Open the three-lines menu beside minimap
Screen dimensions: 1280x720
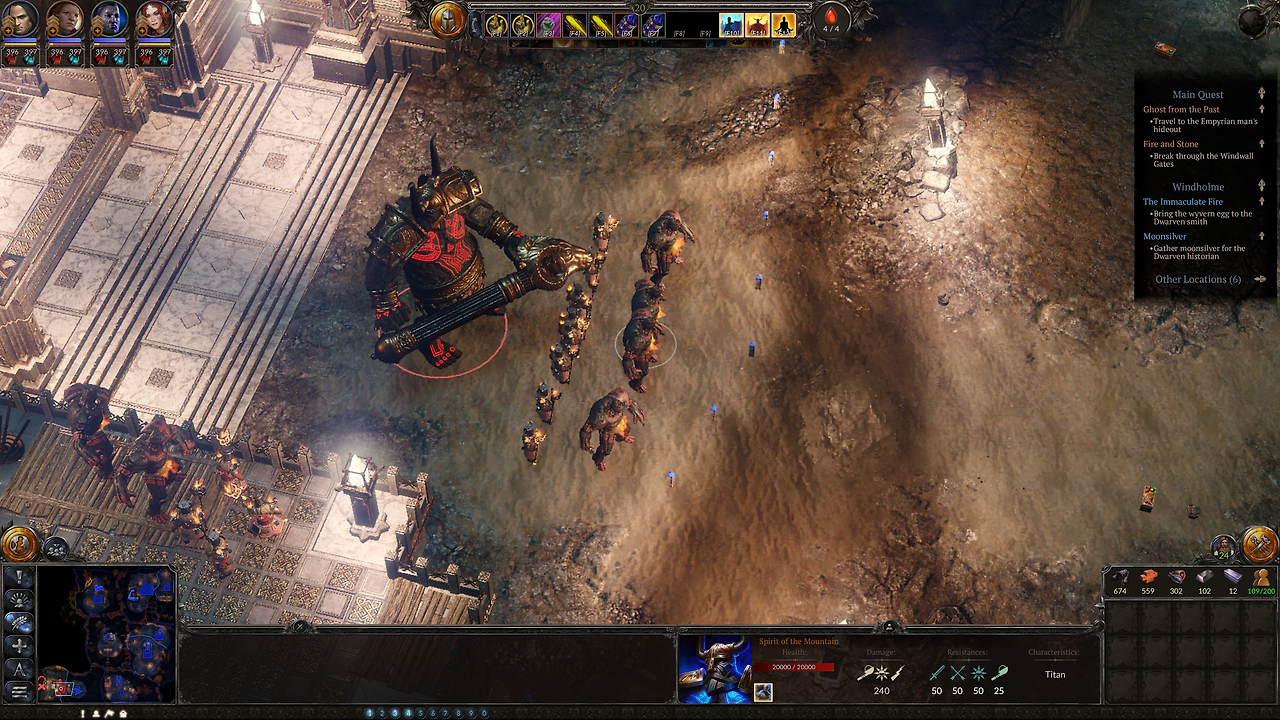tap(19, 691)
